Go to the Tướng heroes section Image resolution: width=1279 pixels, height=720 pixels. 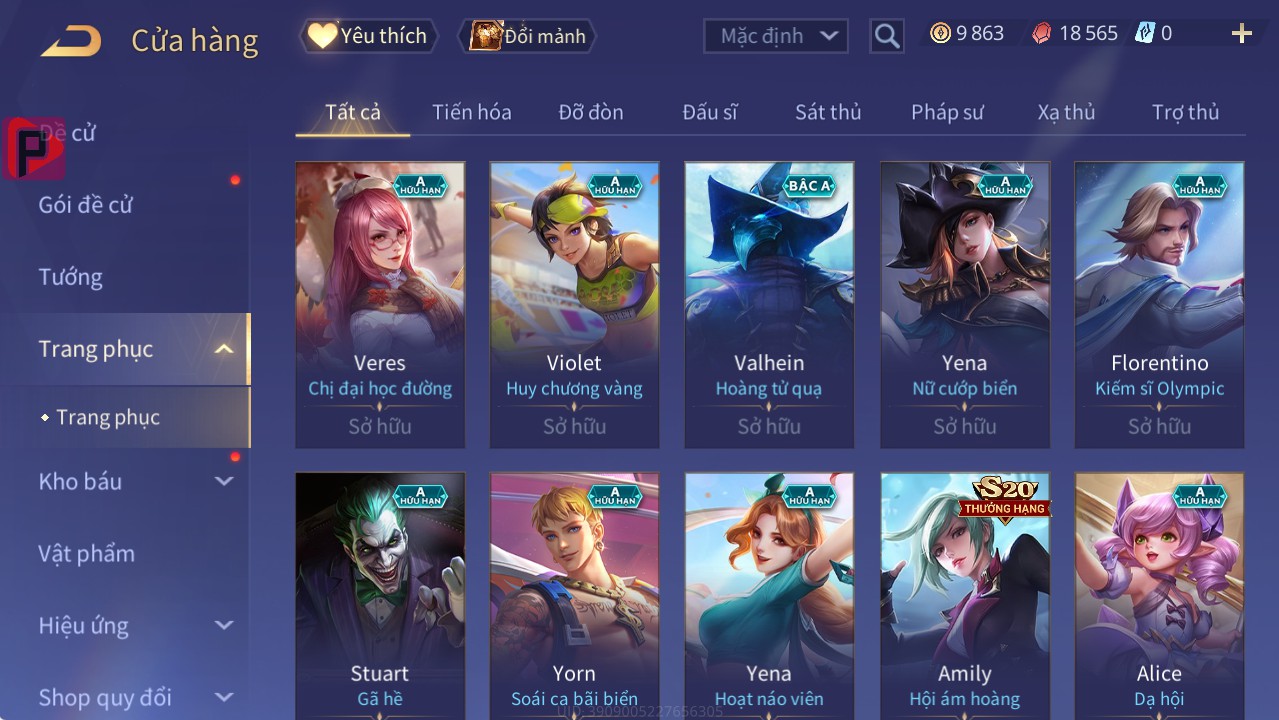71,277
